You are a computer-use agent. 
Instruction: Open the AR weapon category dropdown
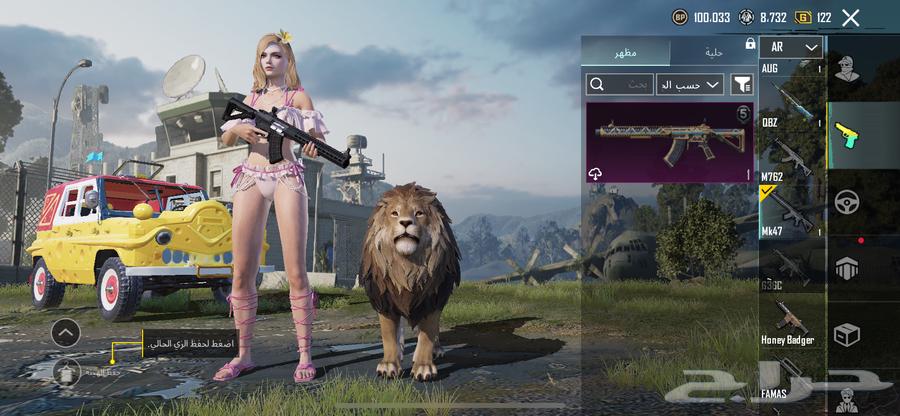pos(791,47)
